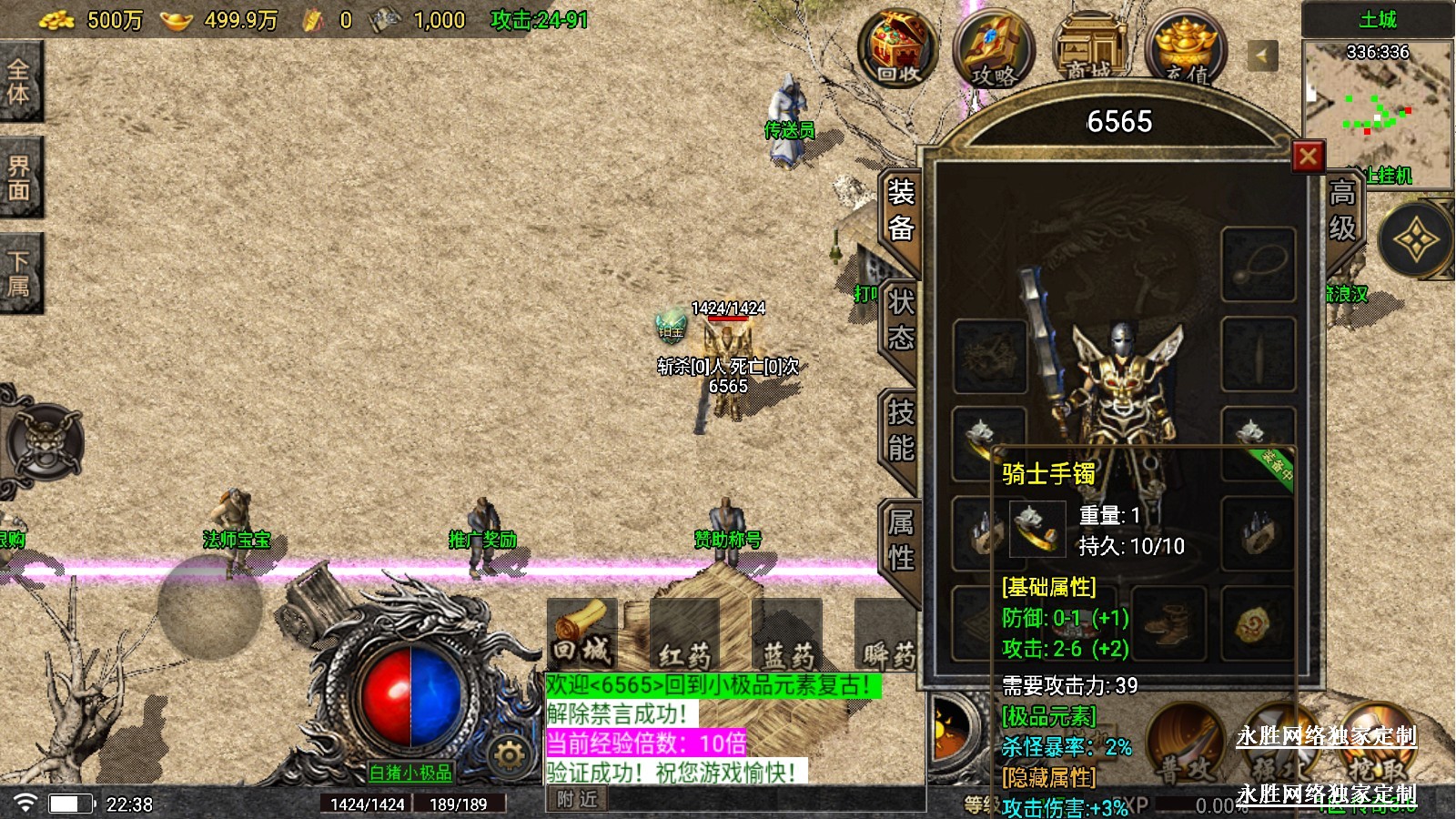1456x819 pixels.
Task: Open the 附近 nearby chat channel
Action: (578, 799)
